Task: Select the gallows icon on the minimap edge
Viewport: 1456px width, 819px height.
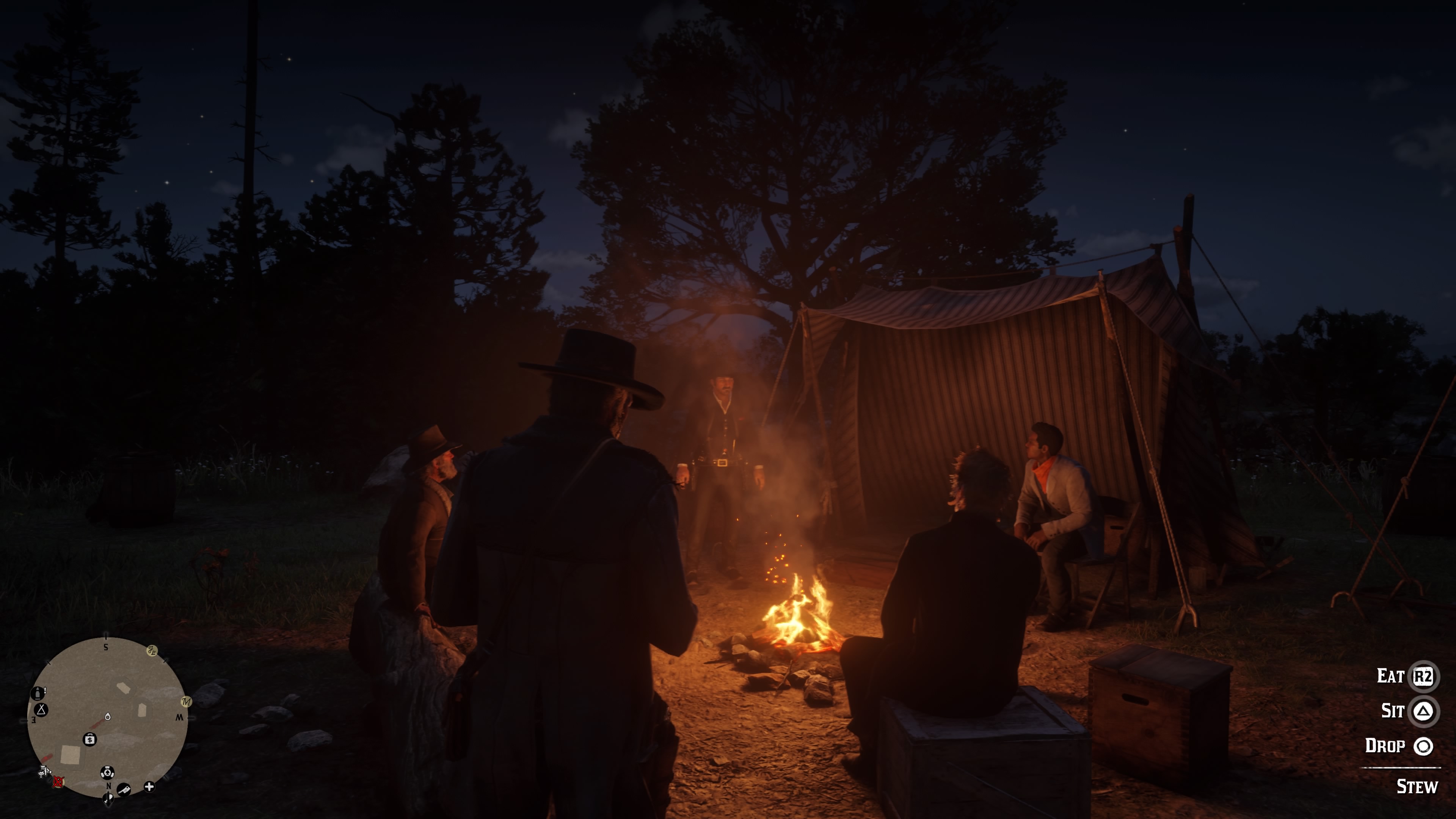Action: point(45,772)
